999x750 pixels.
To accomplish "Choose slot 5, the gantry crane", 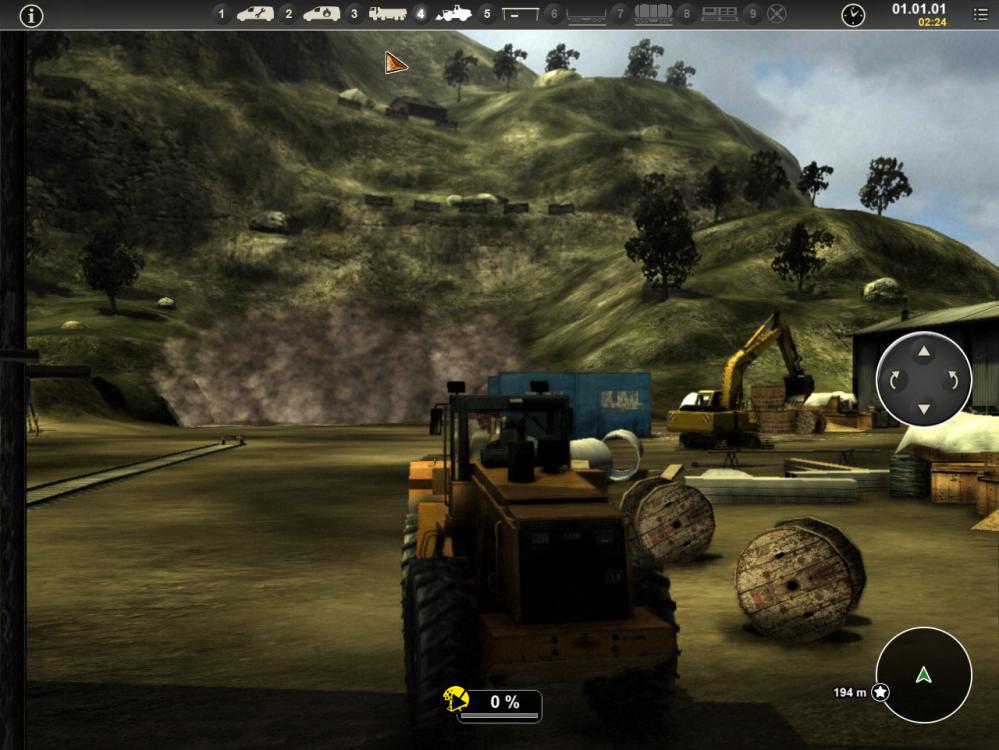I will [x=520, y=14].
